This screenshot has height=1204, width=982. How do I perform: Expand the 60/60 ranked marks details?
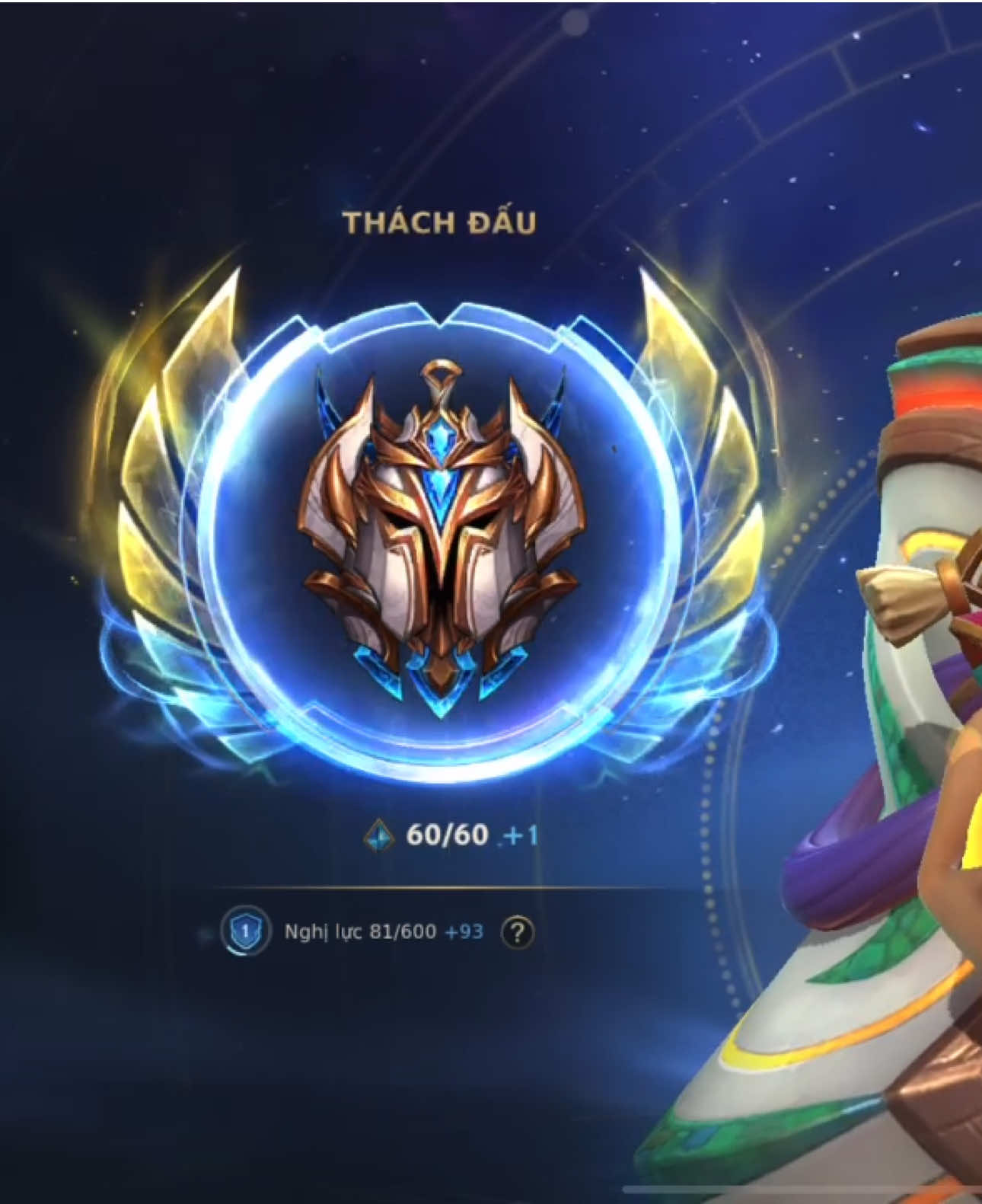[442, 835]
